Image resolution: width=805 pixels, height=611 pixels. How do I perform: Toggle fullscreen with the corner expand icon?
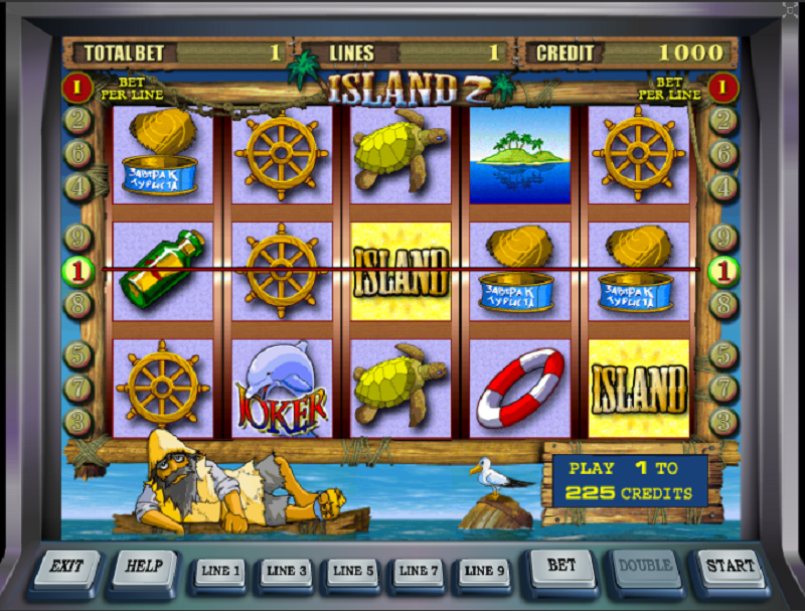[x=791, y=10]
